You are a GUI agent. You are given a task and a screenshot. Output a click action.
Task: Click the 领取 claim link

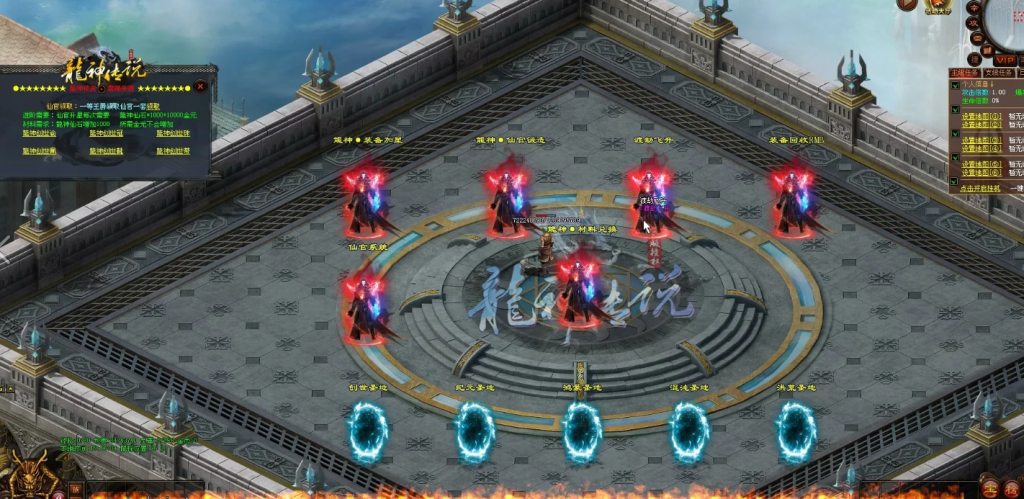pos(153,105)
